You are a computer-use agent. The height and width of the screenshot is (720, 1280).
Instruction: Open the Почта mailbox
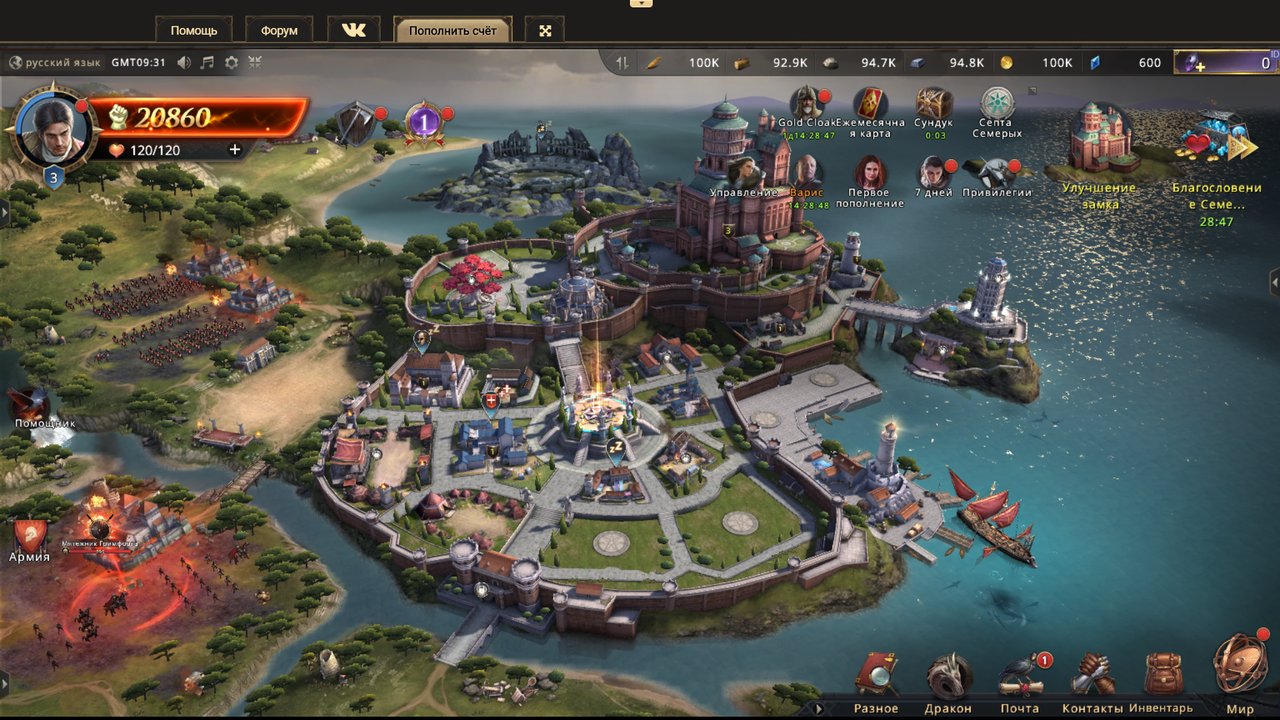pyautogui.click(x=1020, y=678)
